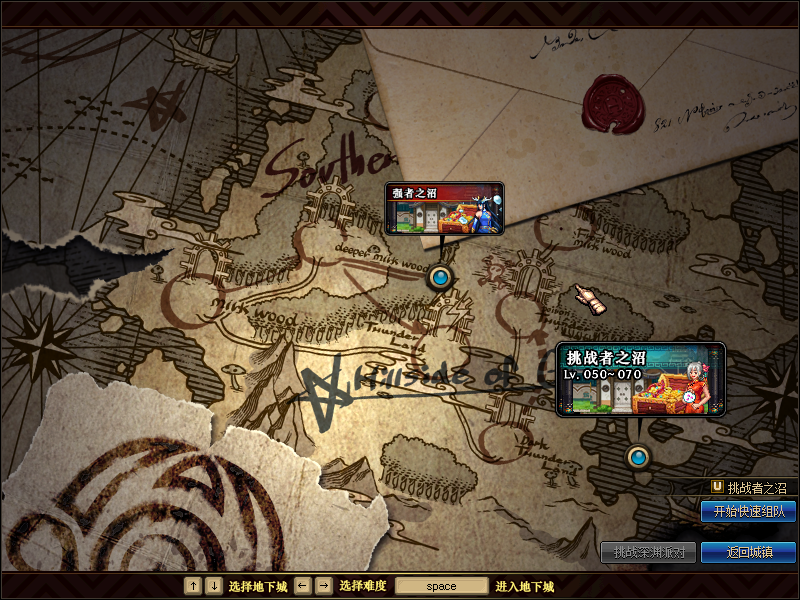Viewport: 800px width, 600px height.
Task: Click the greyed 挑战深渊派对 button
Action: point(647,552)
